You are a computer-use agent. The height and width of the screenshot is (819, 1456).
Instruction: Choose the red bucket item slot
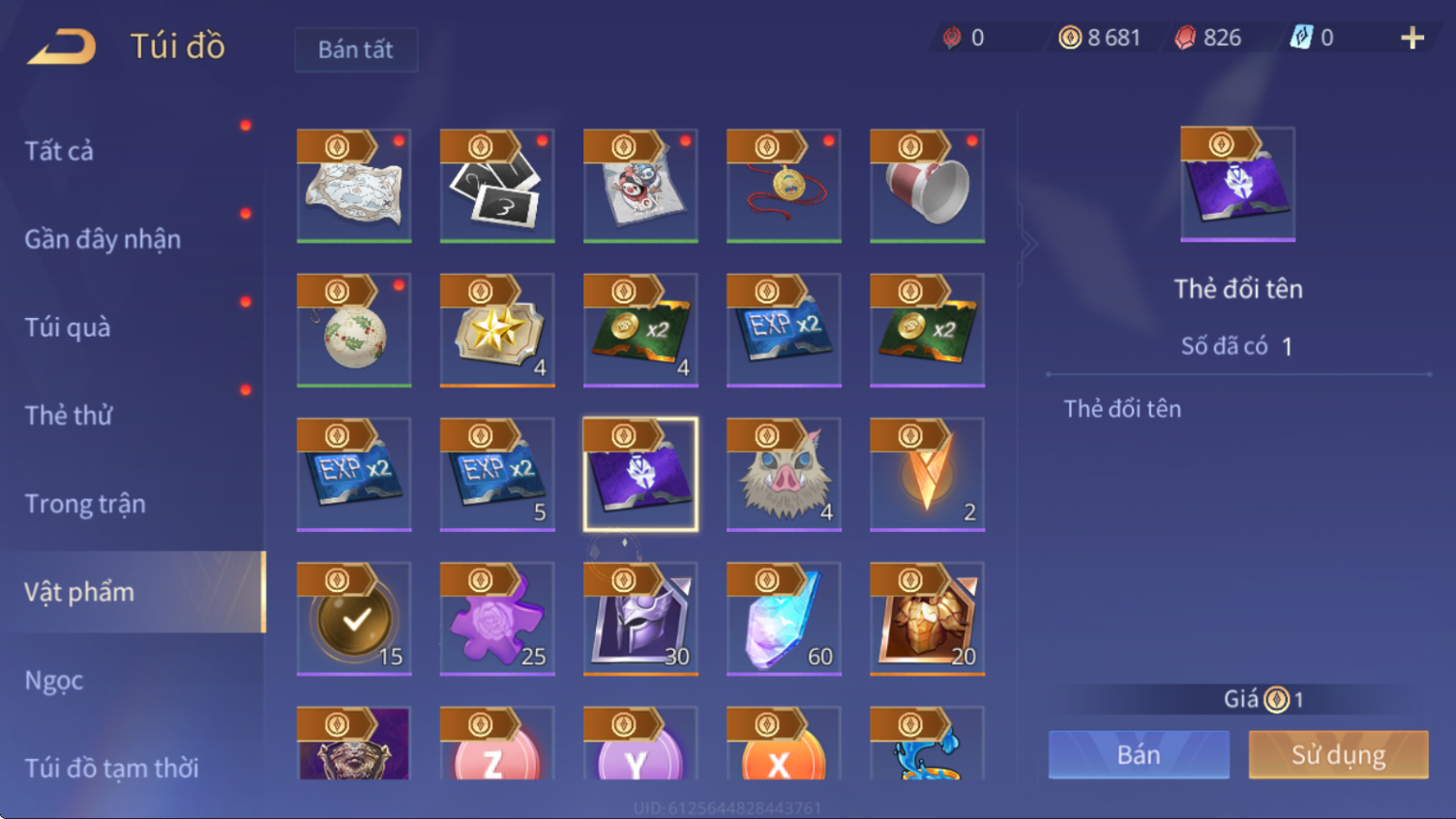coord(927,186)
